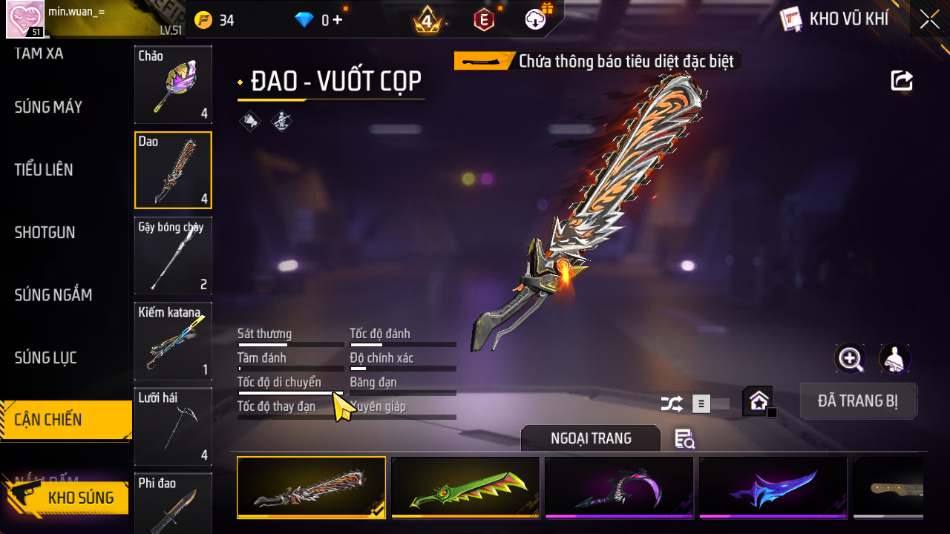Image resolution: width=950 pixels, height=534 pixels.
Task: Click the share arrow icon
Action: [902, 81]
